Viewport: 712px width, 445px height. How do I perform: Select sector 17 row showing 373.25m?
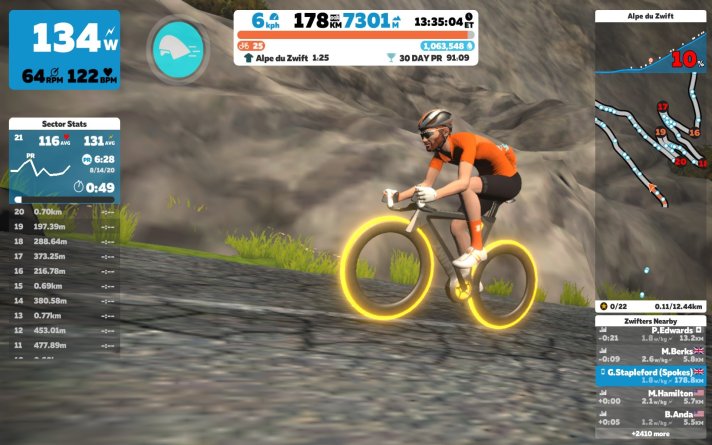(65, 255)
